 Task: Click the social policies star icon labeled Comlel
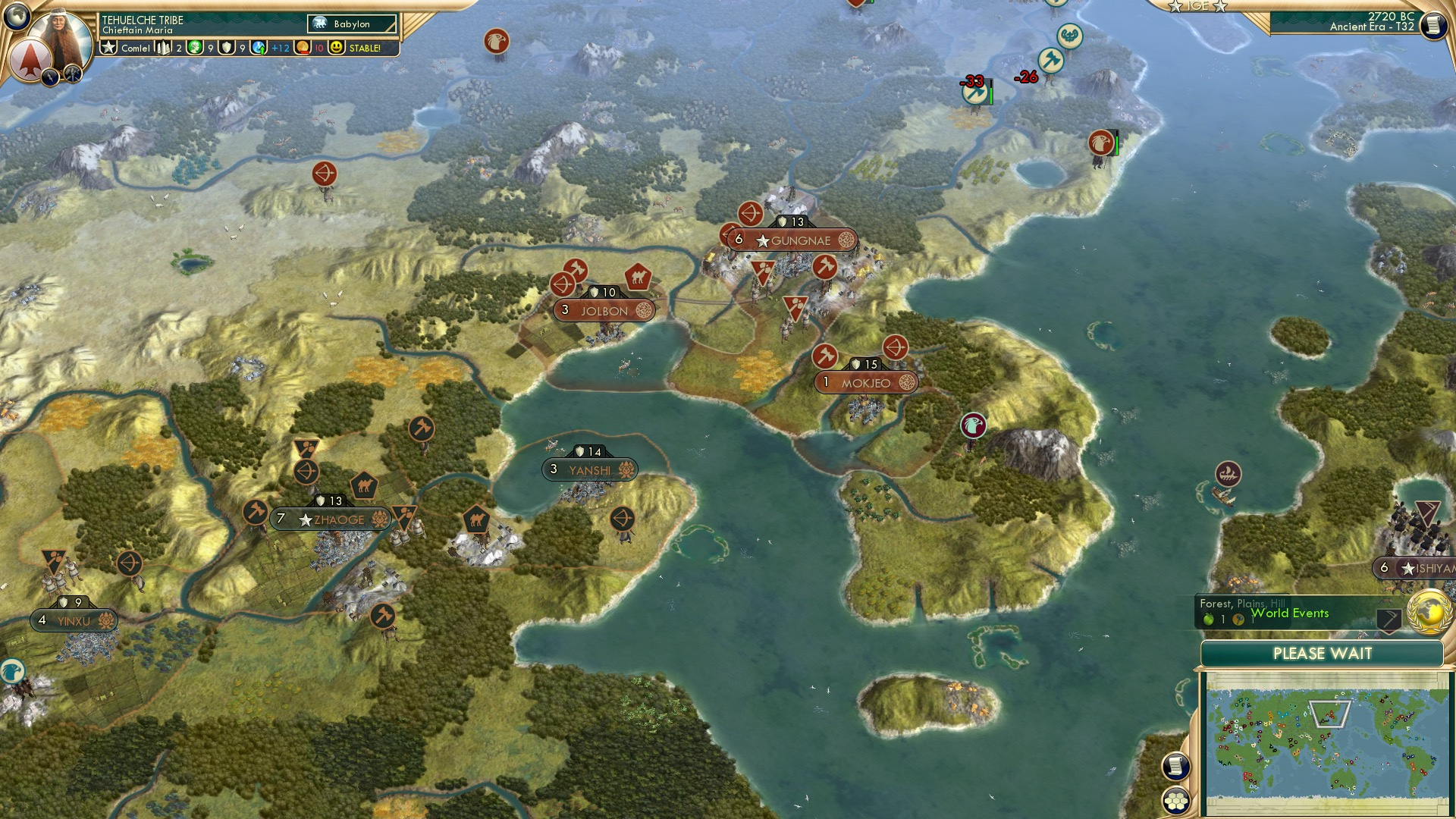coord(108,47)
